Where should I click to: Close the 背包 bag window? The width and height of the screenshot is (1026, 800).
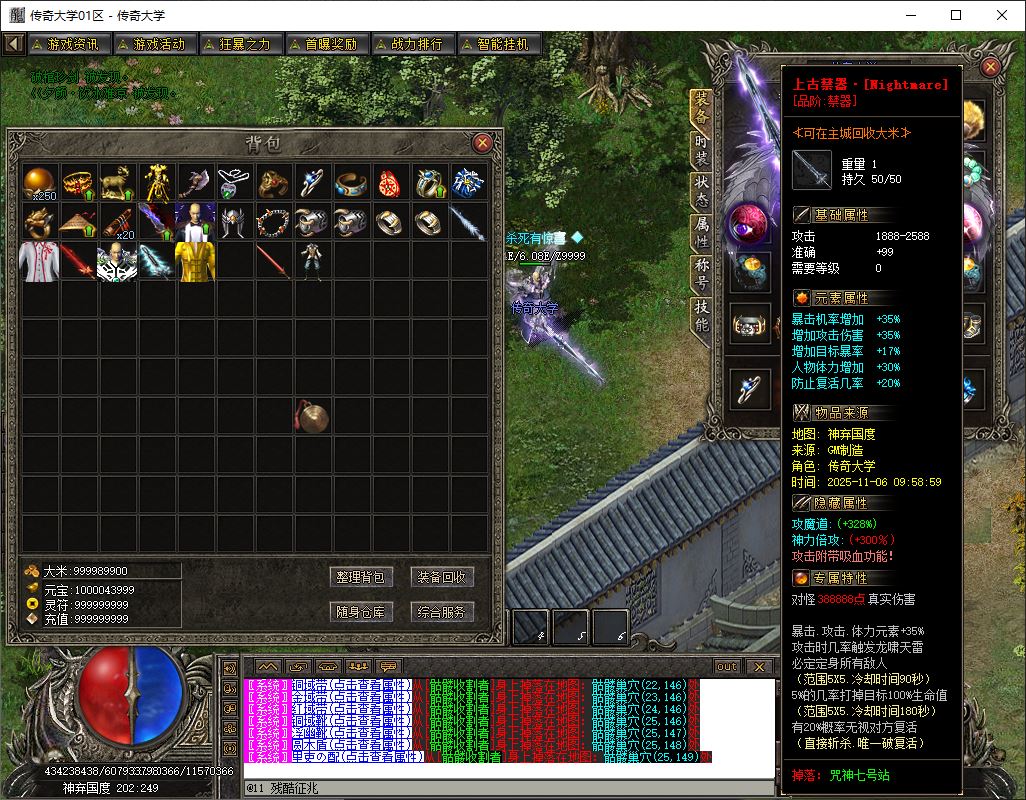point(482,143)
